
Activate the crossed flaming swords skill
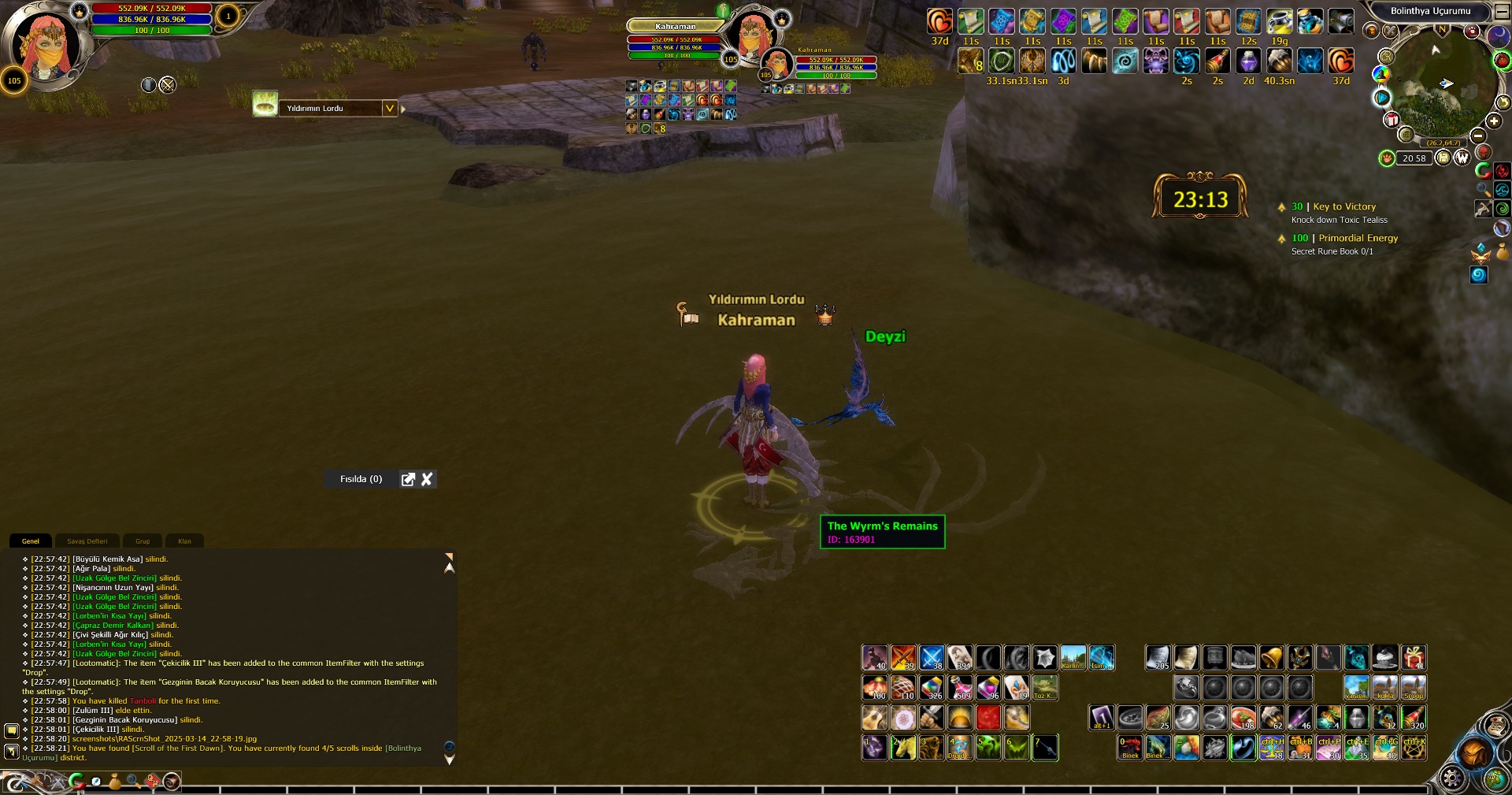[902, 658]
